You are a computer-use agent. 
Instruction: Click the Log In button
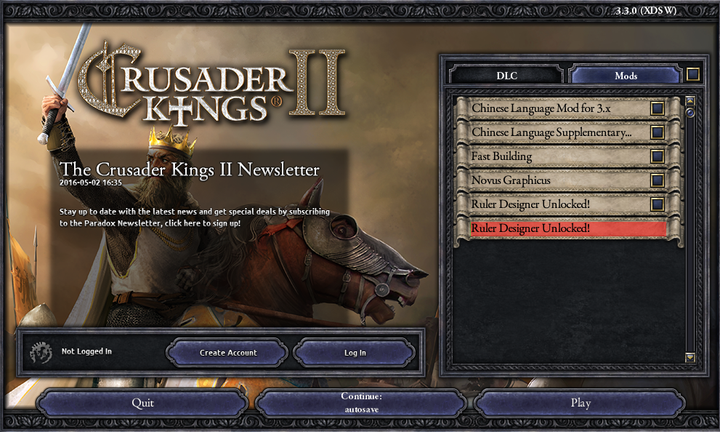pyautogui.click(x=355, y=352)
